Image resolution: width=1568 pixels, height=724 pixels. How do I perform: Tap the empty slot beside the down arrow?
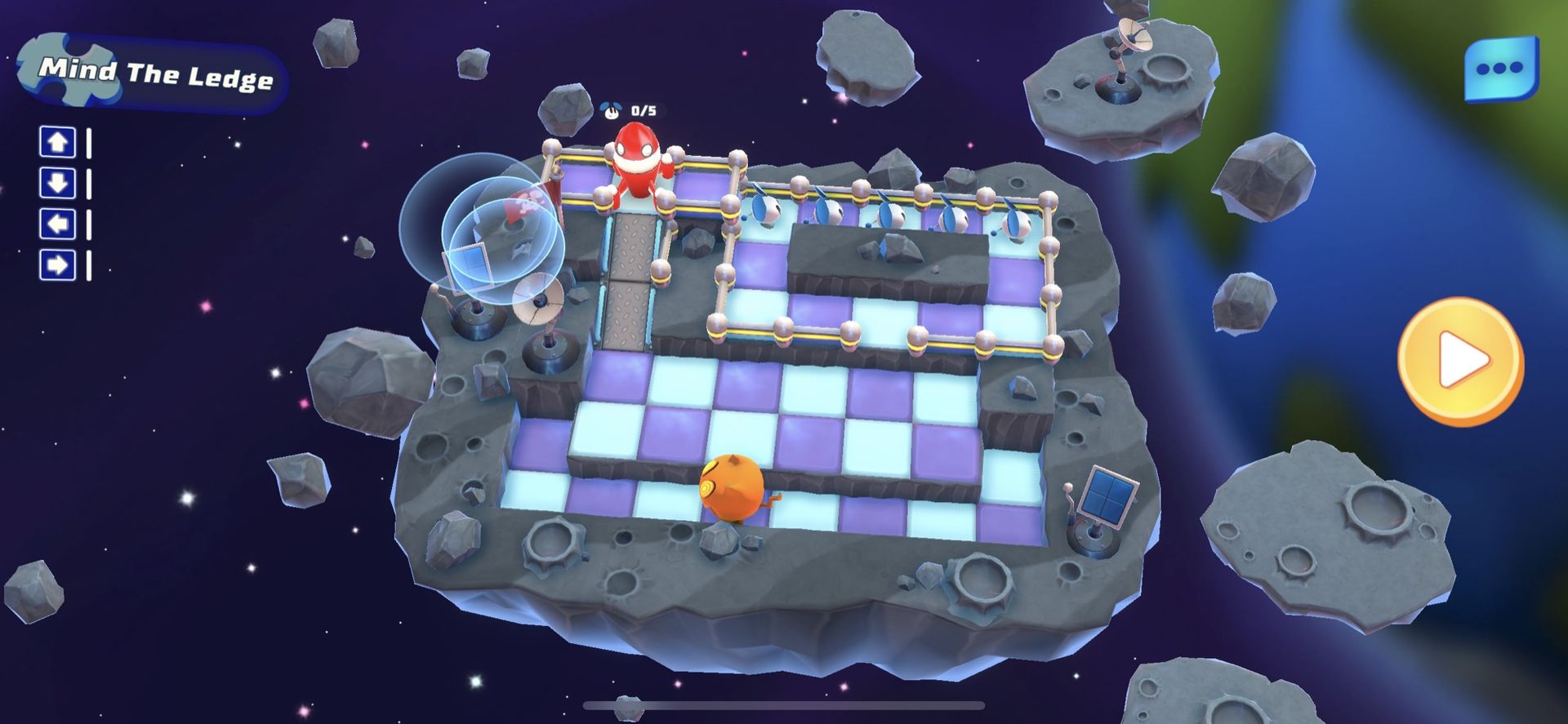pos(90,184)
